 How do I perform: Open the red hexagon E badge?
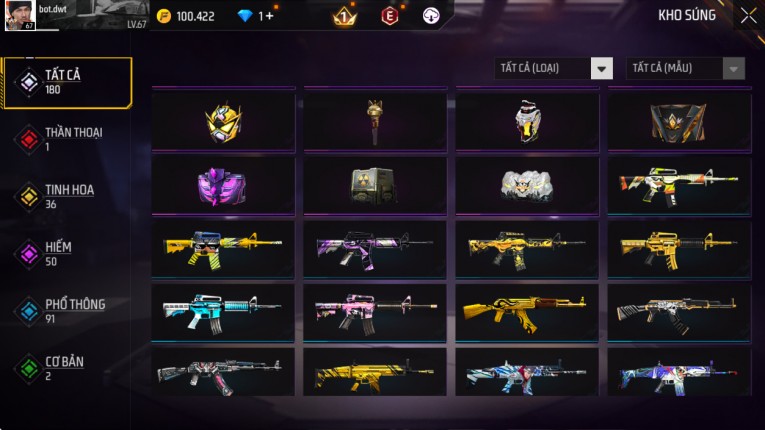pyautogui.click(x=390, y=16)
